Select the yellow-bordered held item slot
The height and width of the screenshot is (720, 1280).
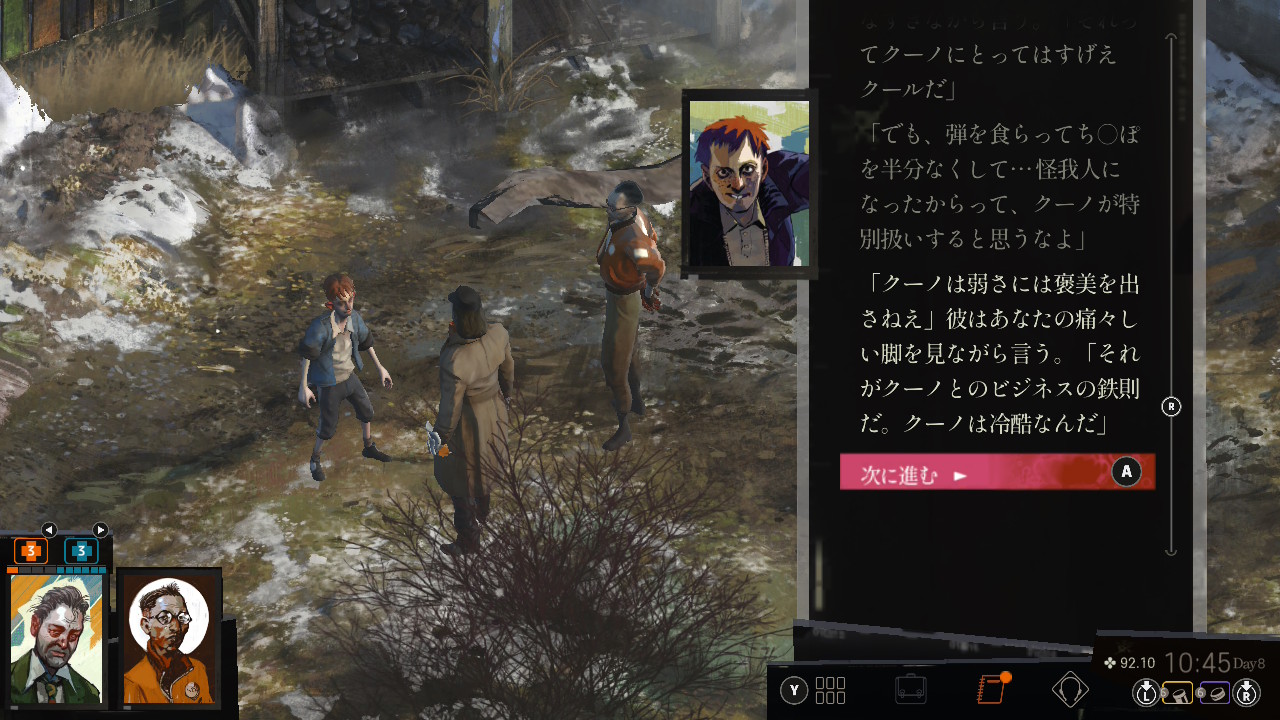point(1178,692)
